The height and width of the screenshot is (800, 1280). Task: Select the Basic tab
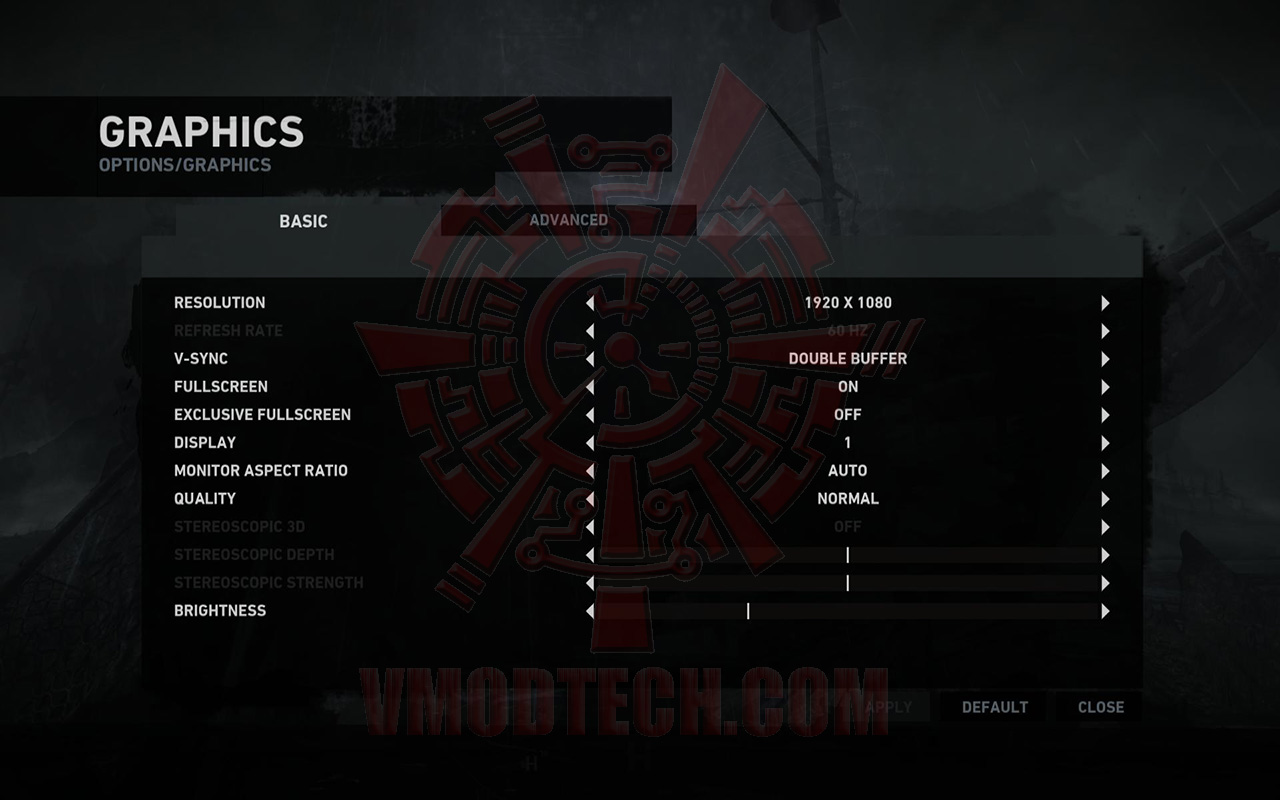(x=303, y=221)
